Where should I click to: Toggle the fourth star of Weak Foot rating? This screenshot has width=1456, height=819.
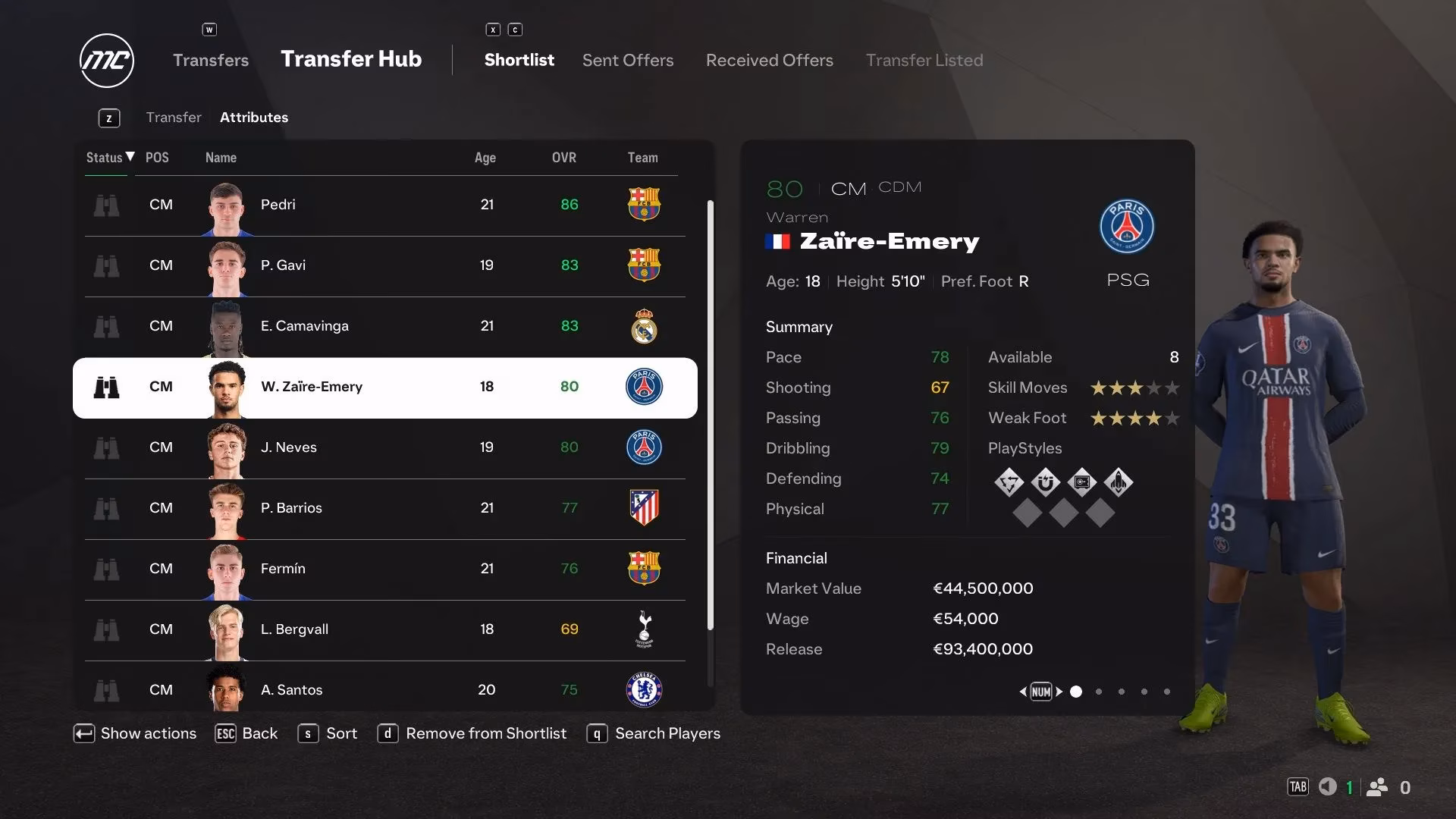coord(1153,418)
